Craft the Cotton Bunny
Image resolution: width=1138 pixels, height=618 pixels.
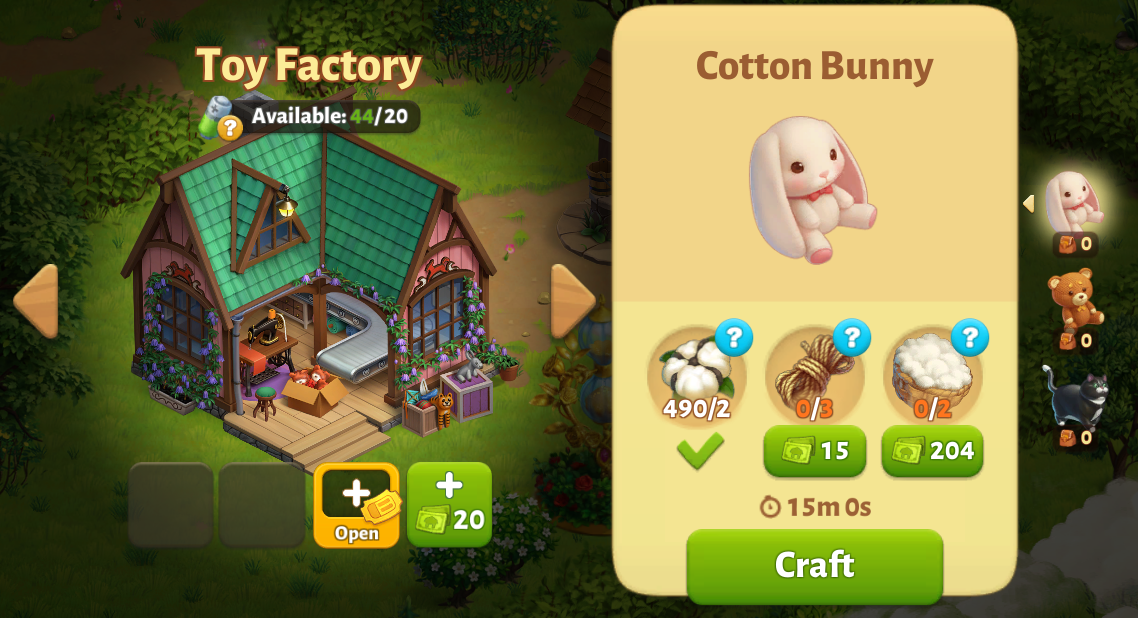(x=814, y=565)
